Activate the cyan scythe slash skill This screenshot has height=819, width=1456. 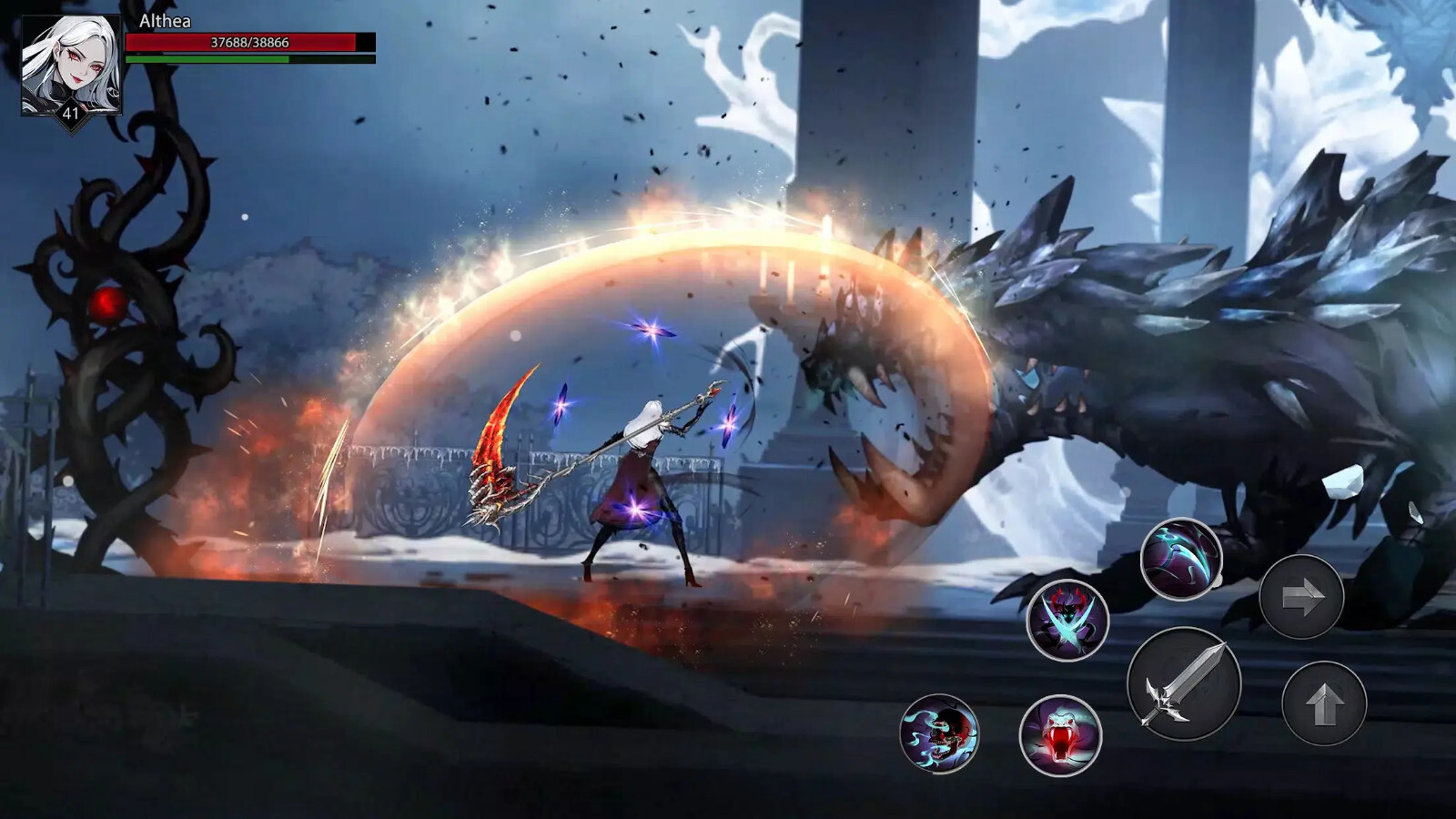click(1181, 559)
